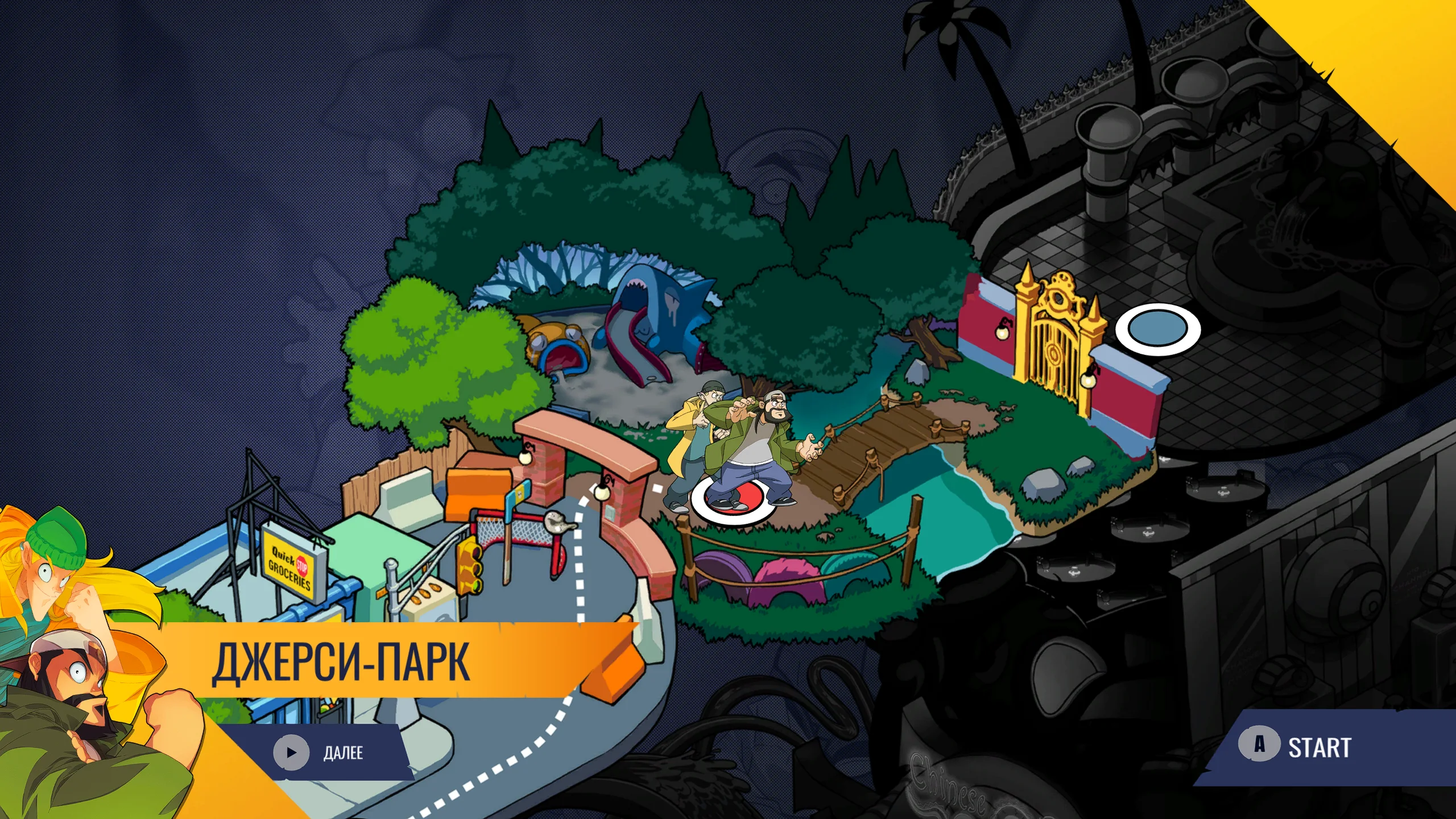
Task: Select the blue level marker beside the golden gate
Action: tap(1157, 329)
